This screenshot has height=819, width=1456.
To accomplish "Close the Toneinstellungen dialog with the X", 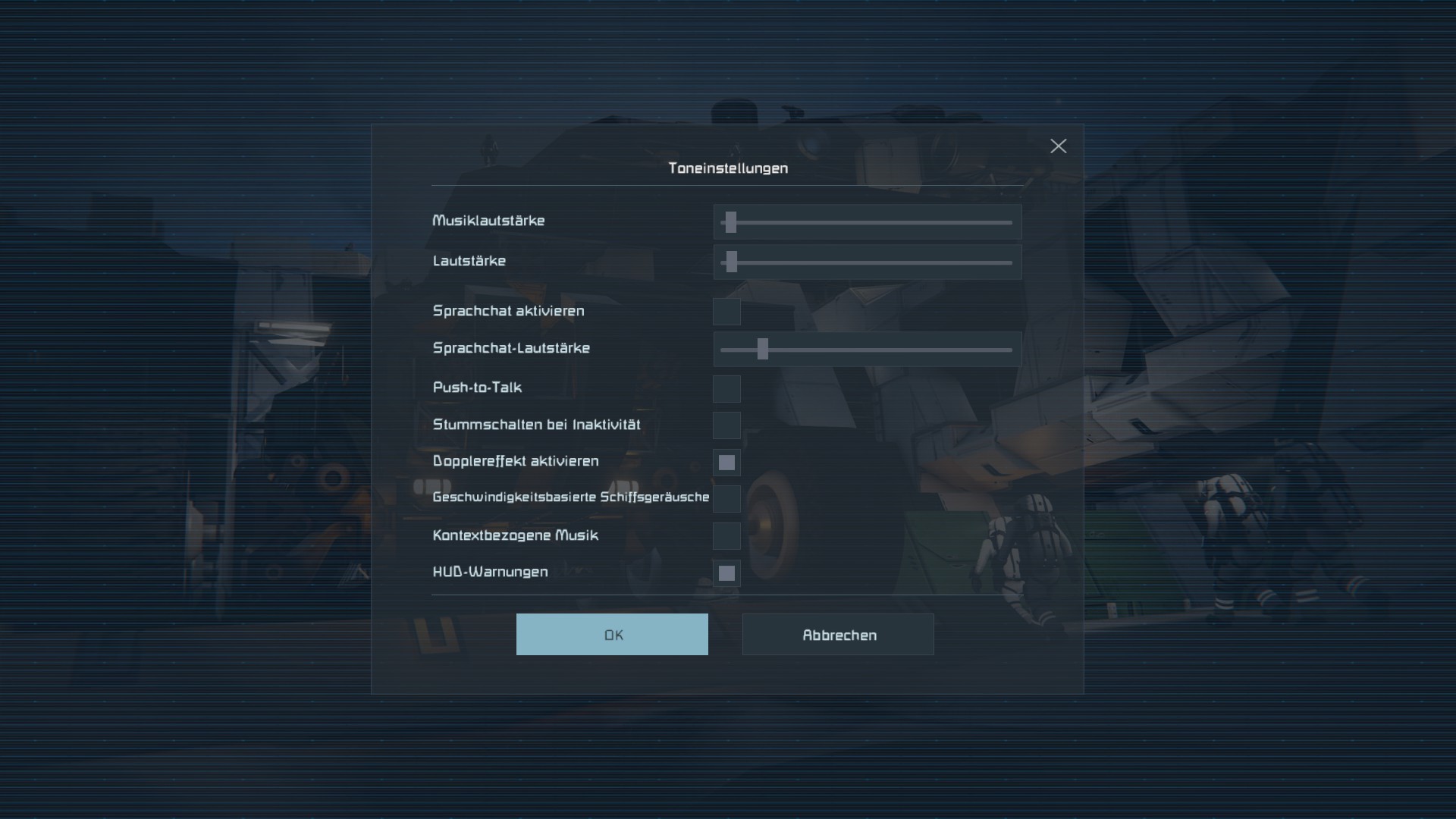I will click(x=1058, y=146).
